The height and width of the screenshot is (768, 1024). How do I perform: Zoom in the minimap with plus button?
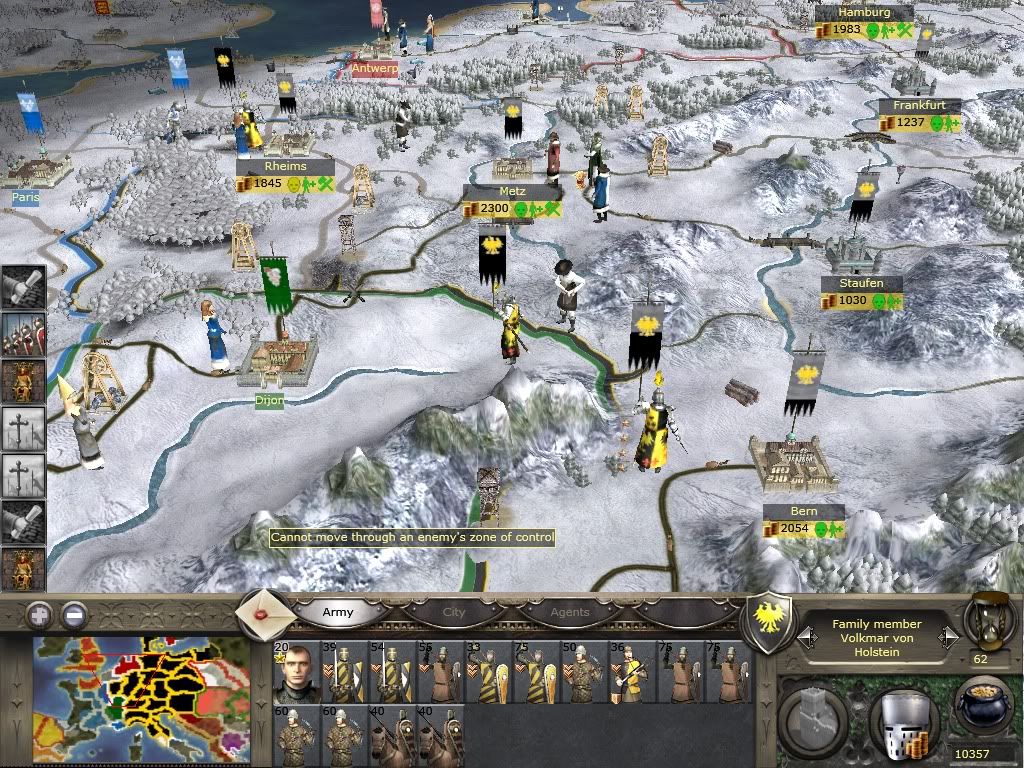(x=39, y=615)
